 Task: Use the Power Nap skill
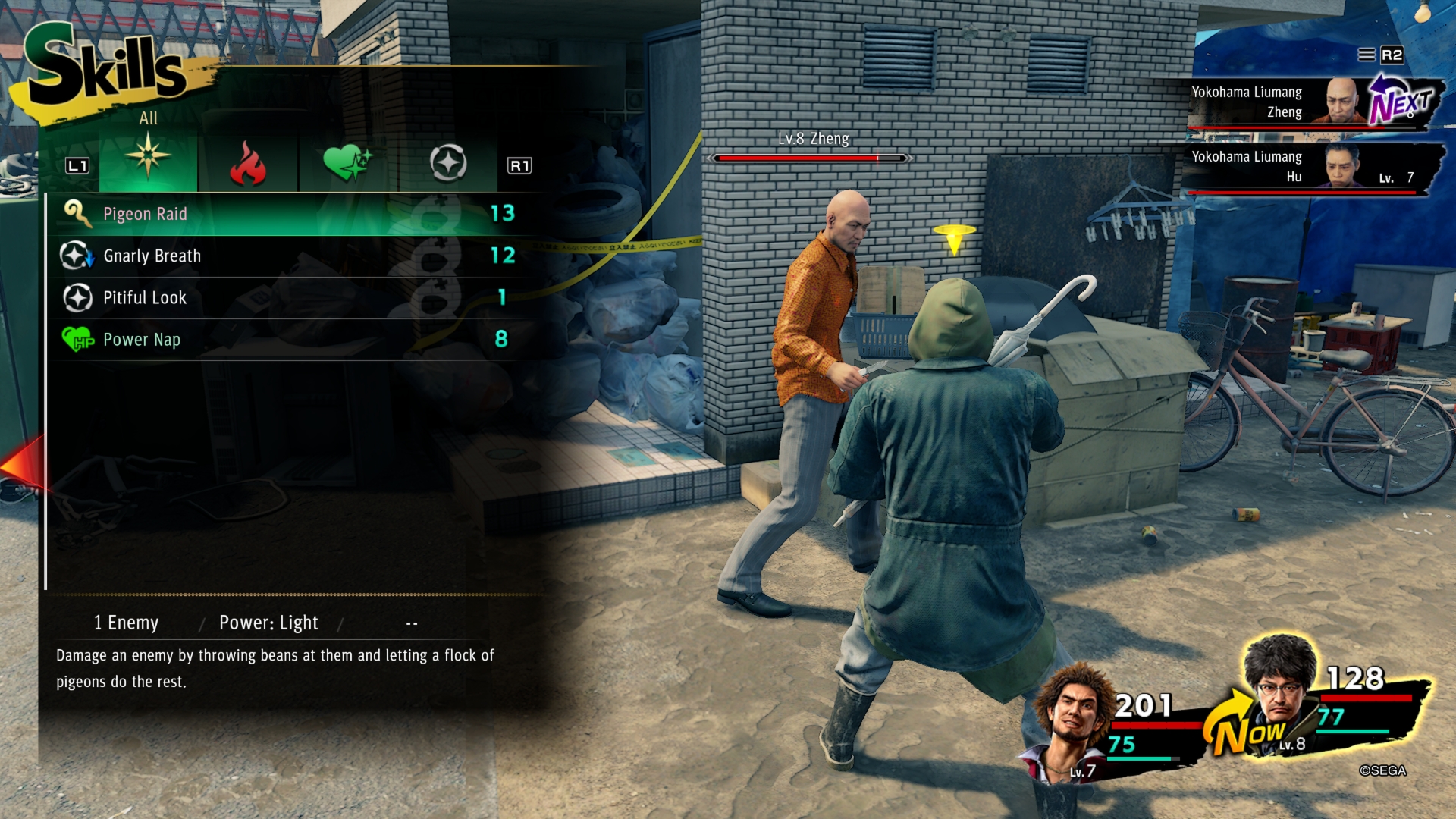(x=288, y=339)
